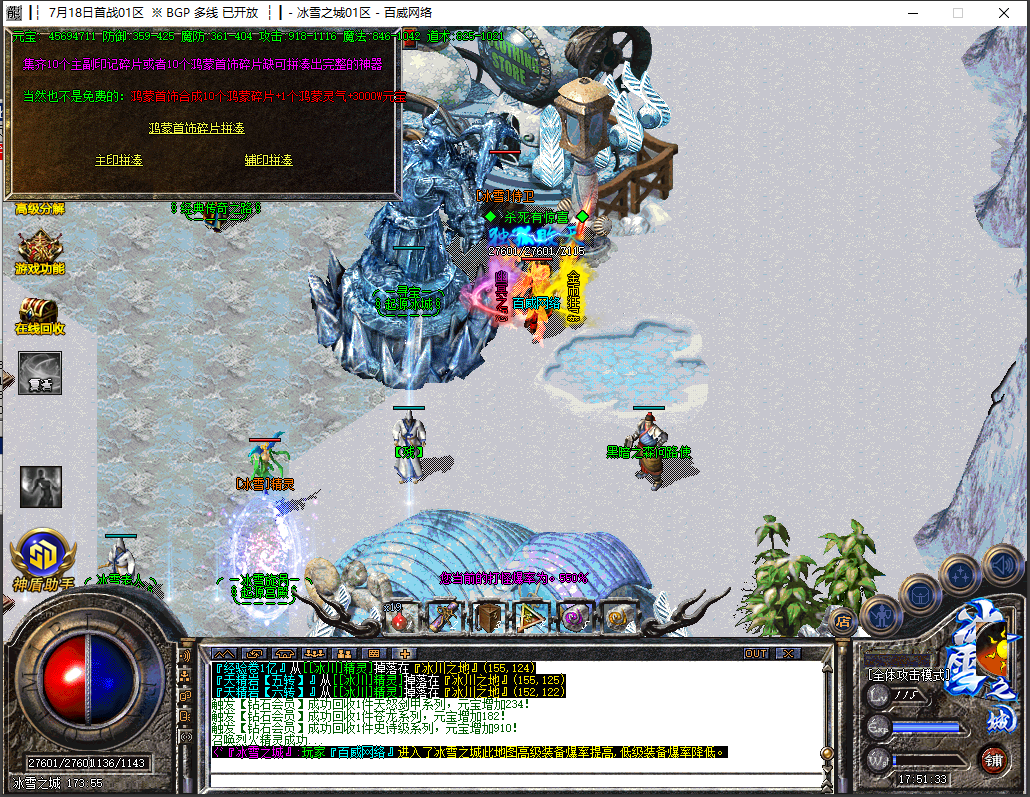Screen dimensions: 1030x797
Task: Choose the 辅印拼凑 option
Action: point(268,160)
